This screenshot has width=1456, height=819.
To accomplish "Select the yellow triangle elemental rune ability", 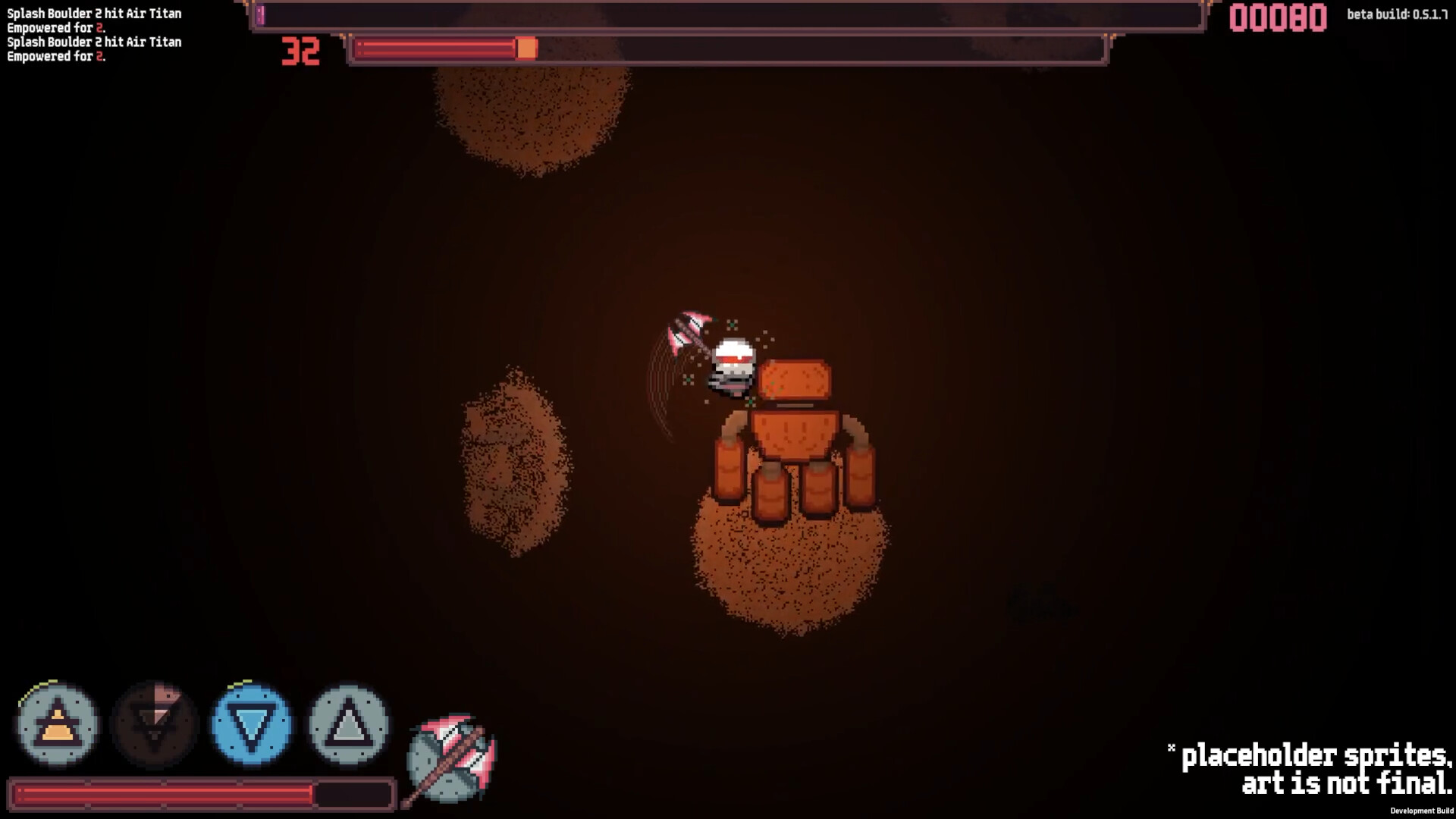I will pyautogui.click(x=56, y=726).
